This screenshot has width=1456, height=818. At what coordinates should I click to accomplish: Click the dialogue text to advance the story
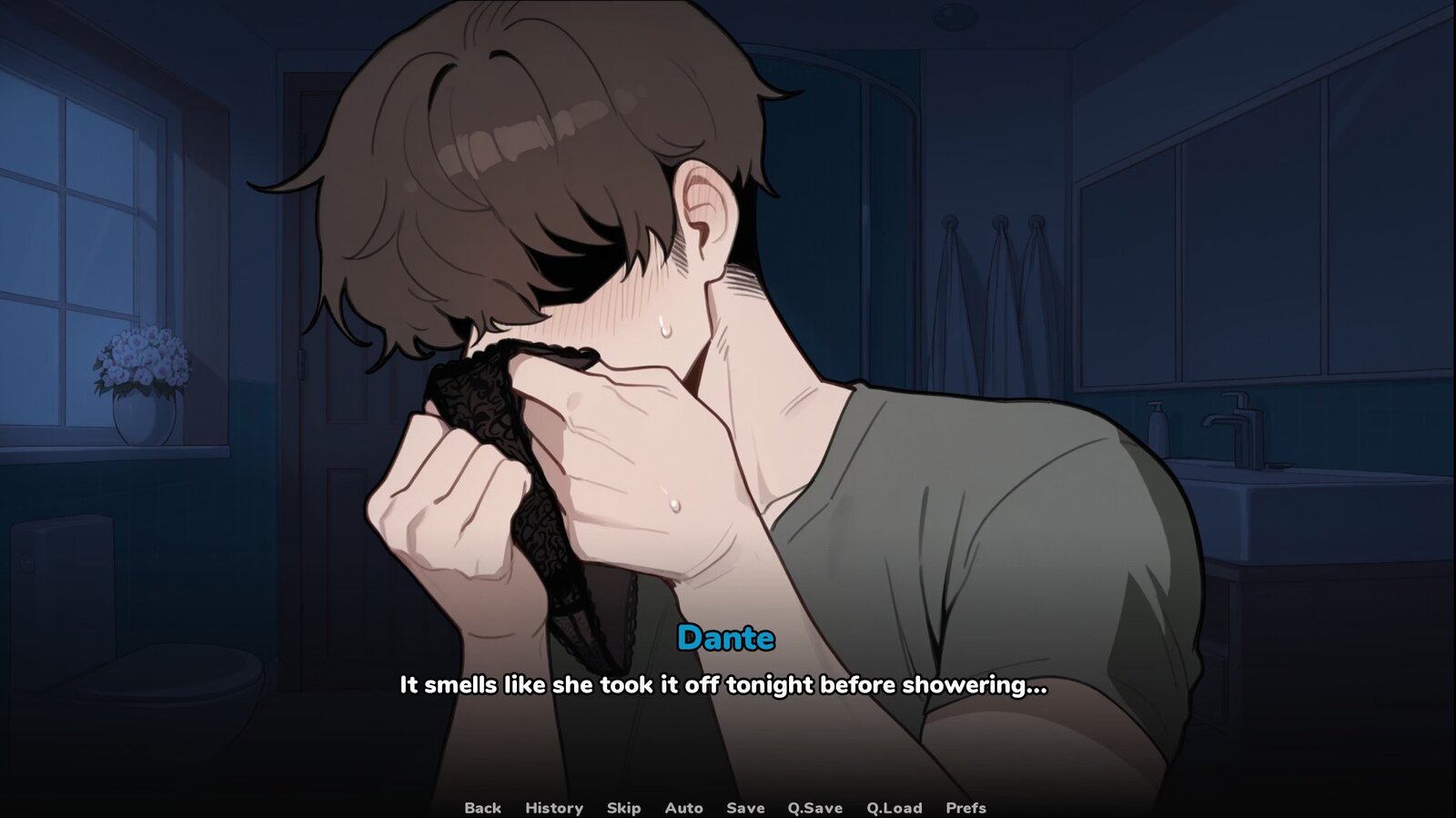[x=723, y=687]
